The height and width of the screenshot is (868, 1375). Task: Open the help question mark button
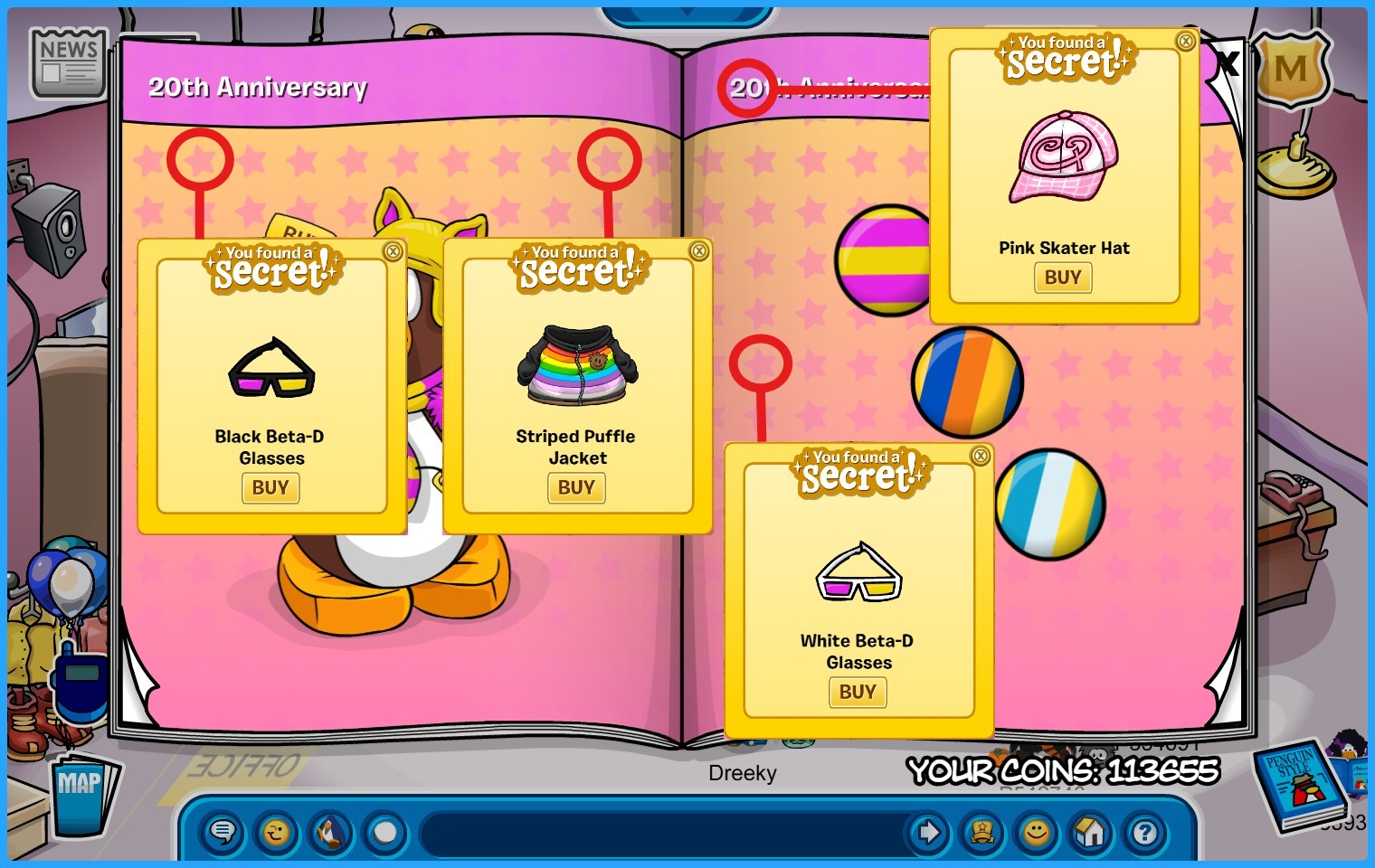pos(1145,832)
